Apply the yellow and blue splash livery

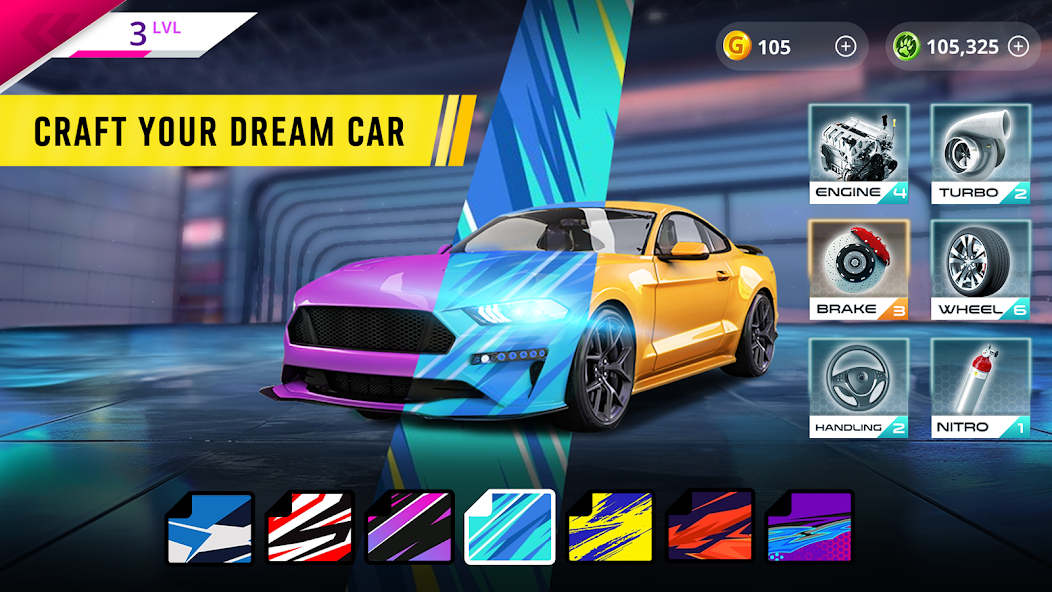click(x=610, y=527)
